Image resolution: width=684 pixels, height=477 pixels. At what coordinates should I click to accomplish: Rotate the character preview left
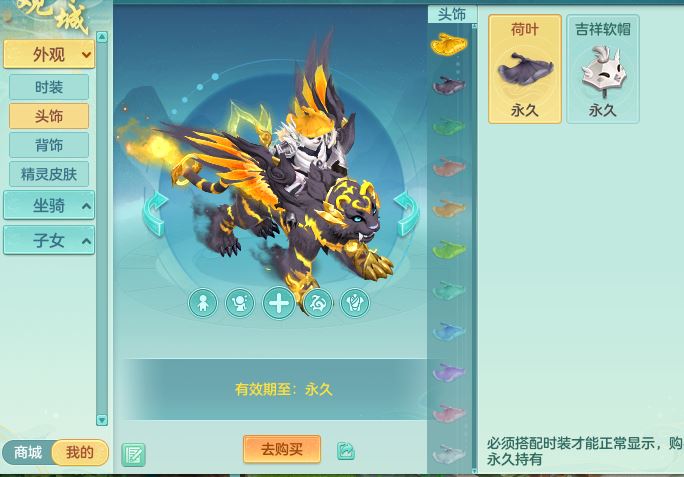(x=154, y=213)
